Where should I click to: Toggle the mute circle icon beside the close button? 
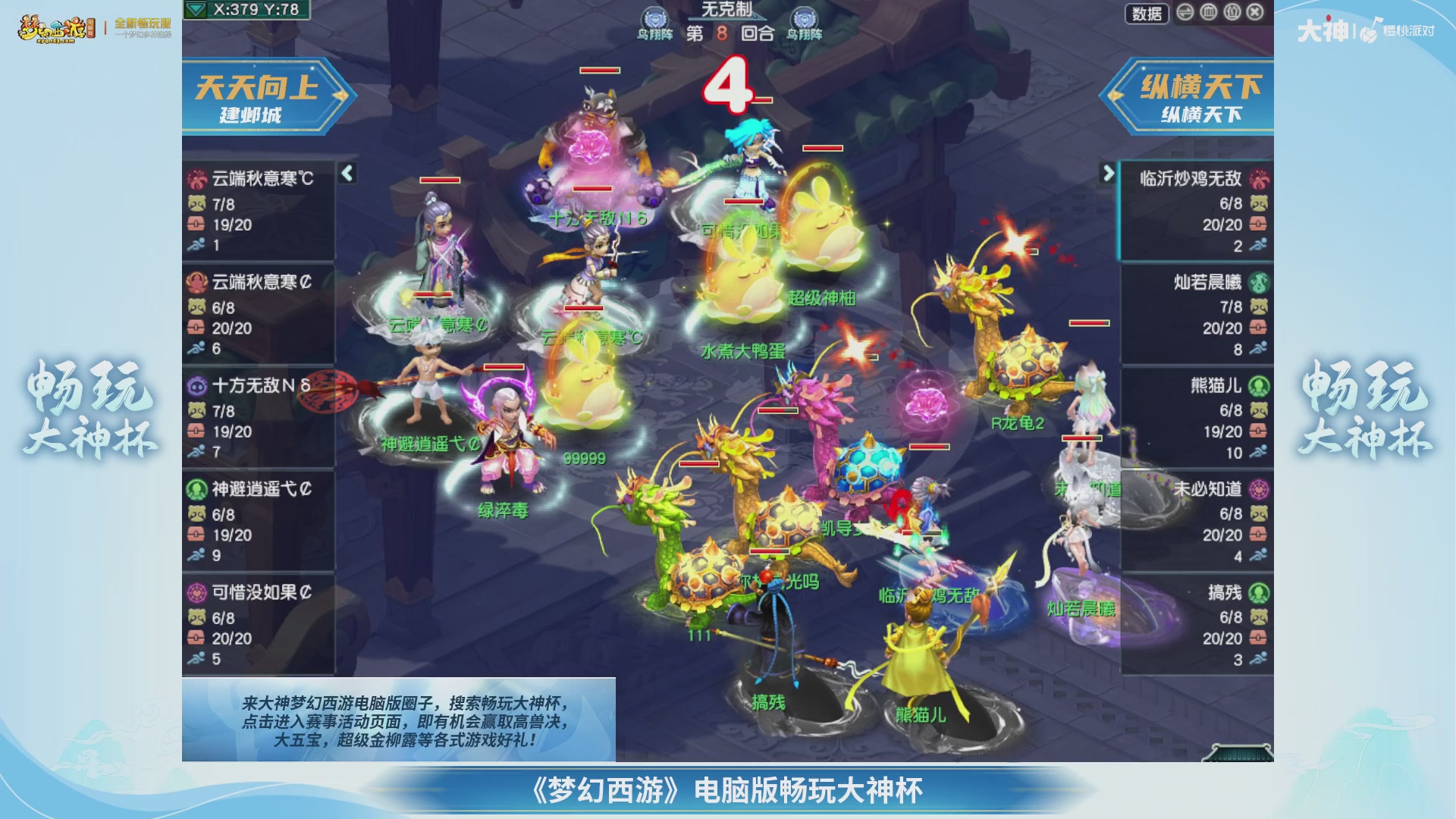tap(1232, 13)
